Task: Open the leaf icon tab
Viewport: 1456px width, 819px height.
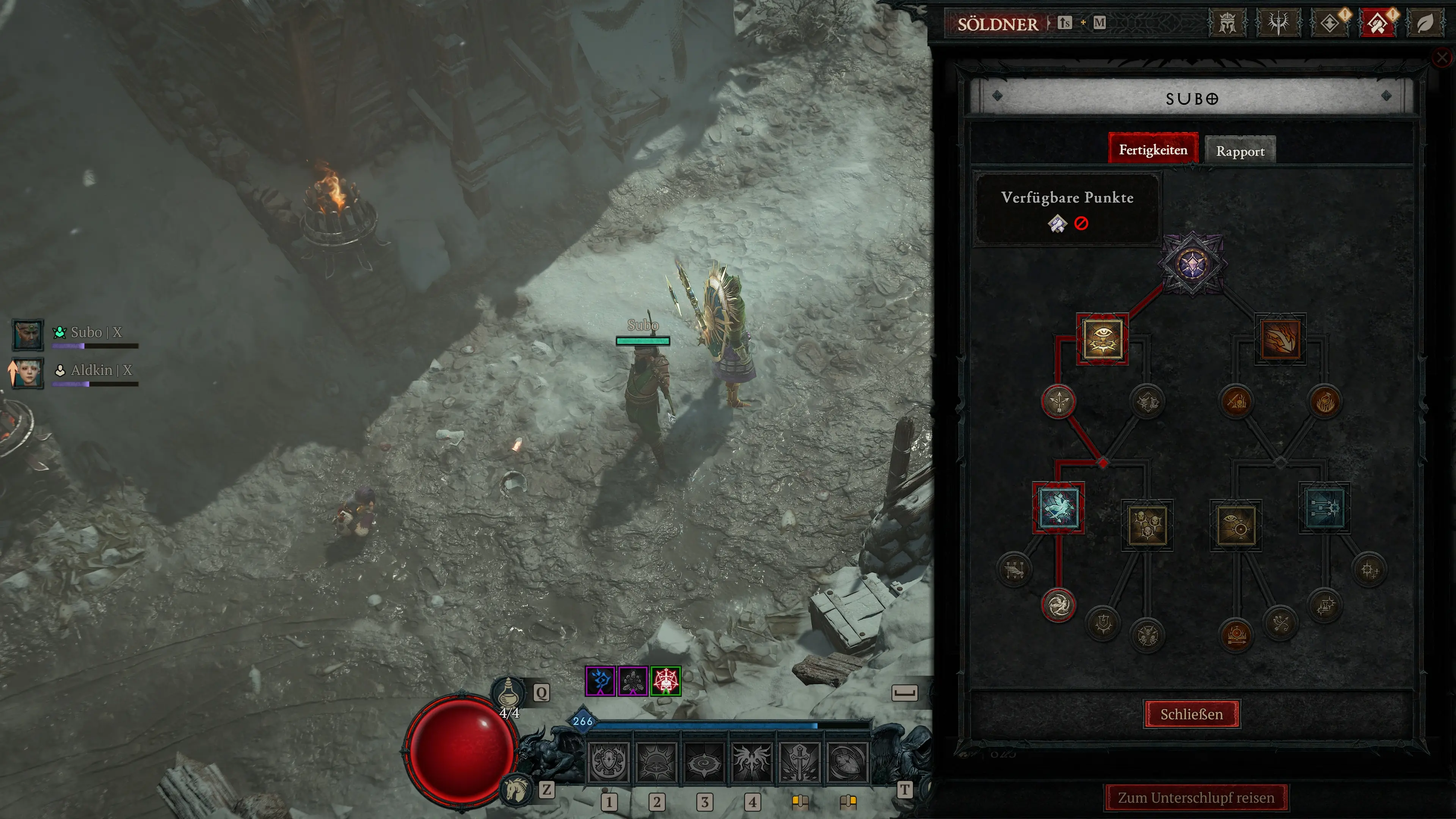Action: 1425,23
